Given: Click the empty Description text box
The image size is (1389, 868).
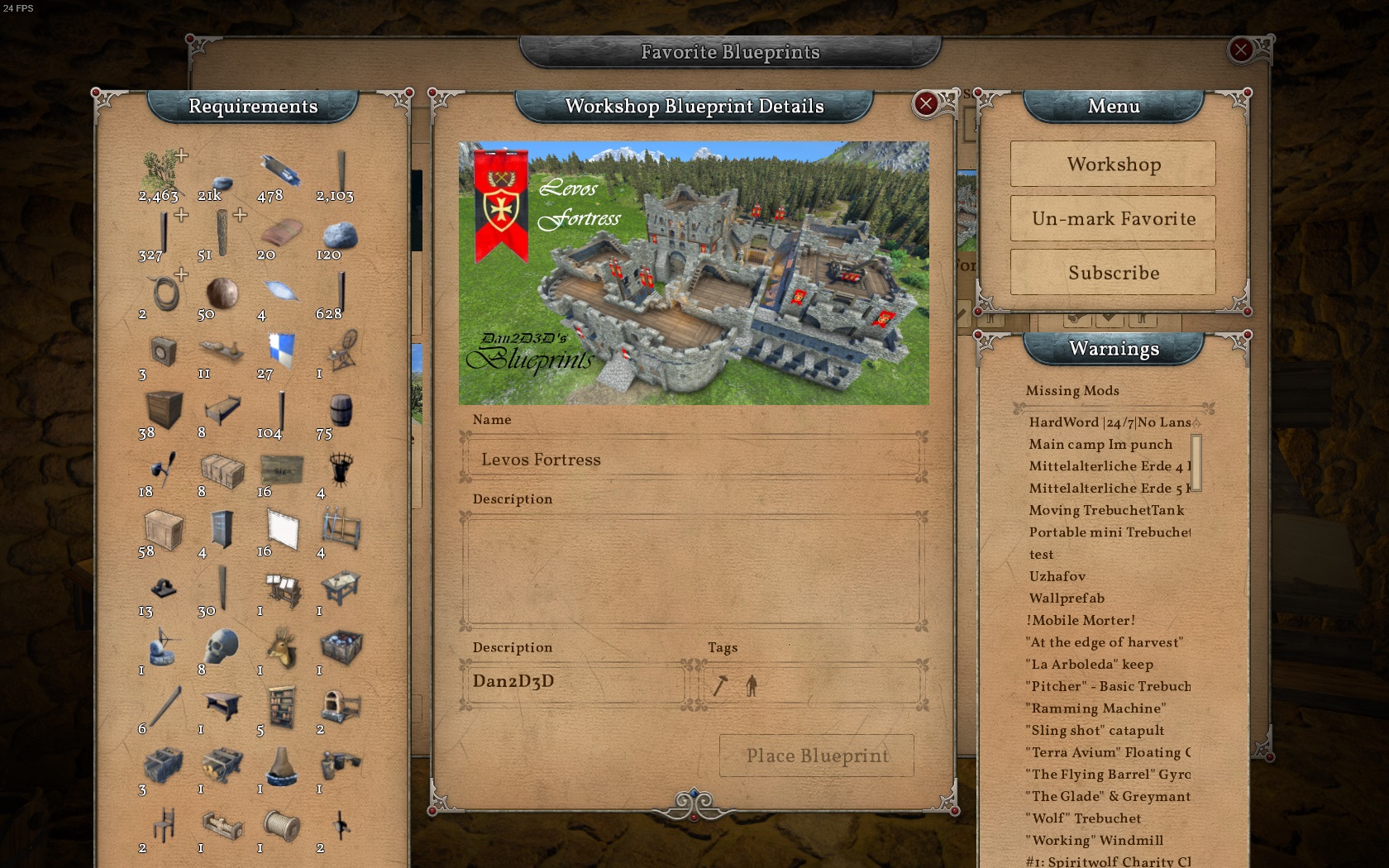Looking at the screenshot, I should [x=693, y=570].
